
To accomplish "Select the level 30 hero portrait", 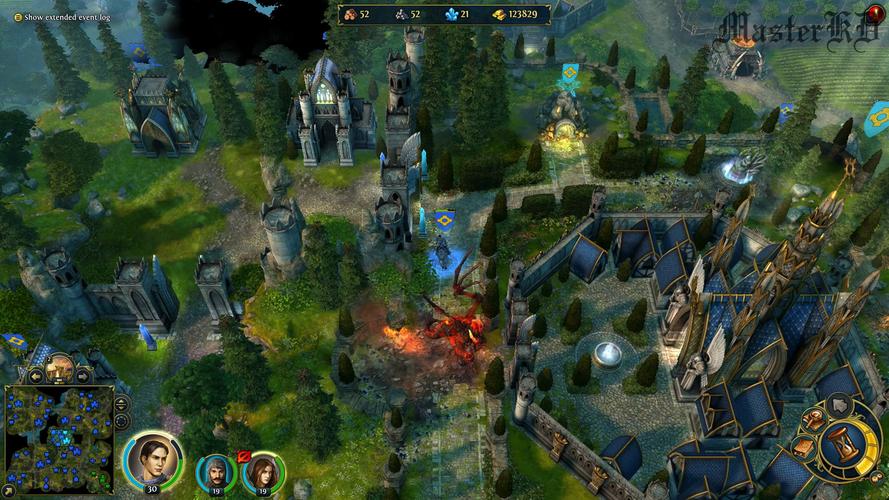I will click(x=151, y=459).
